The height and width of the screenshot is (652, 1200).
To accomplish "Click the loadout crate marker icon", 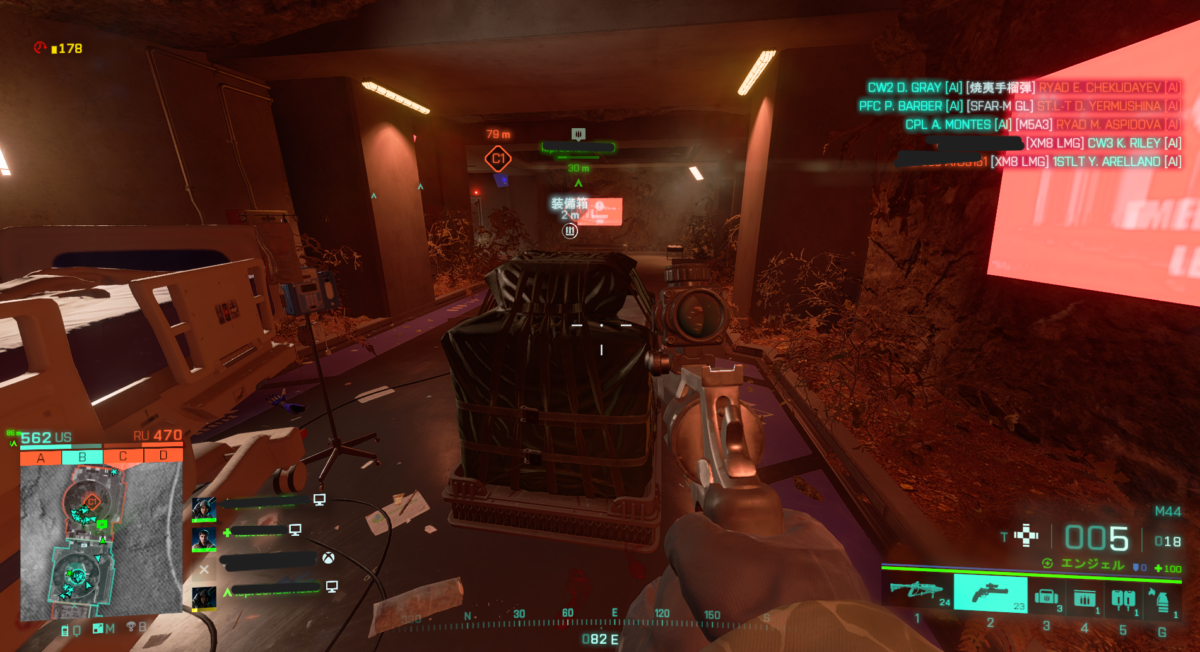I will click(x=569, y=231).
